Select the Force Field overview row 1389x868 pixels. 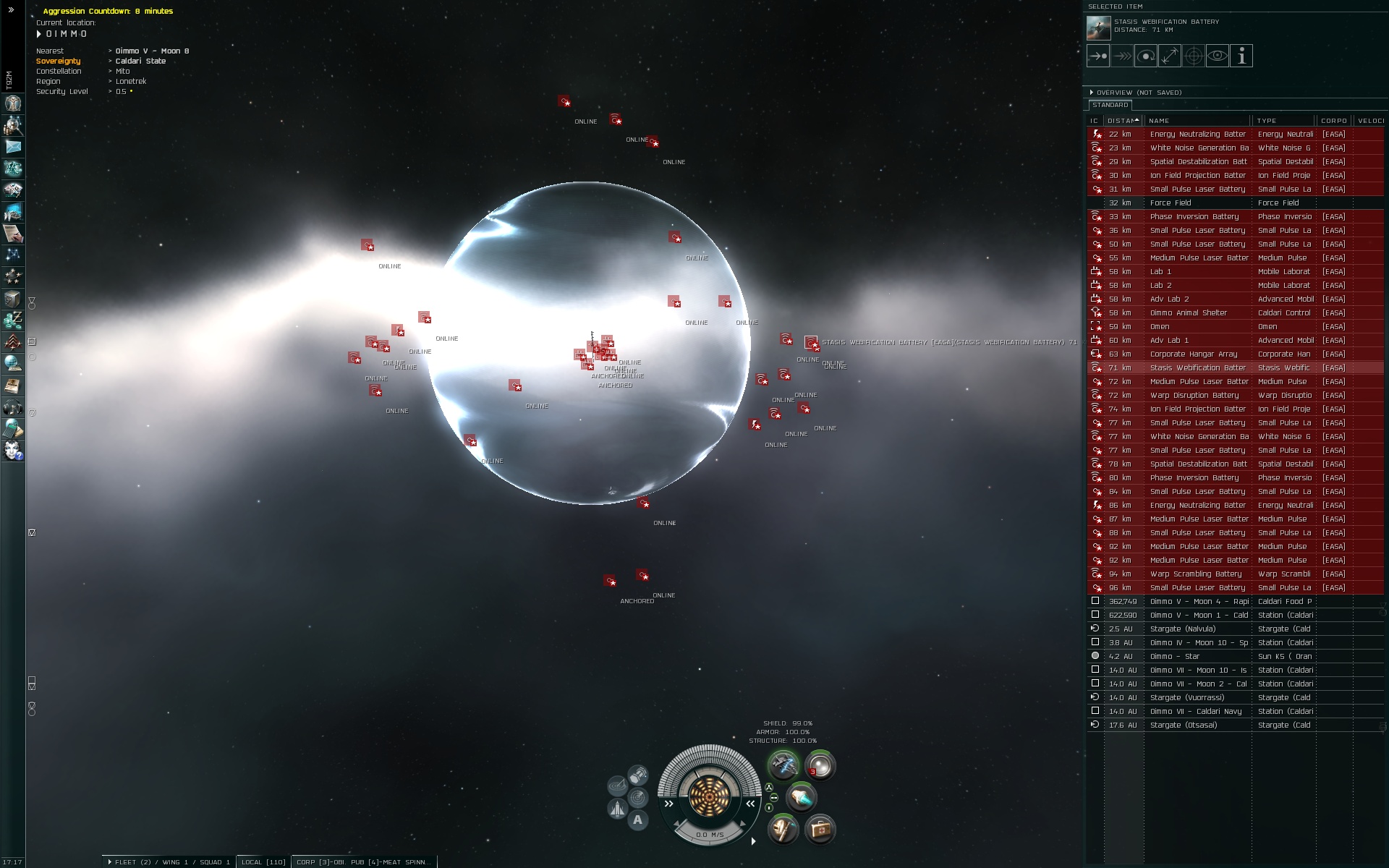(1198, 203)
